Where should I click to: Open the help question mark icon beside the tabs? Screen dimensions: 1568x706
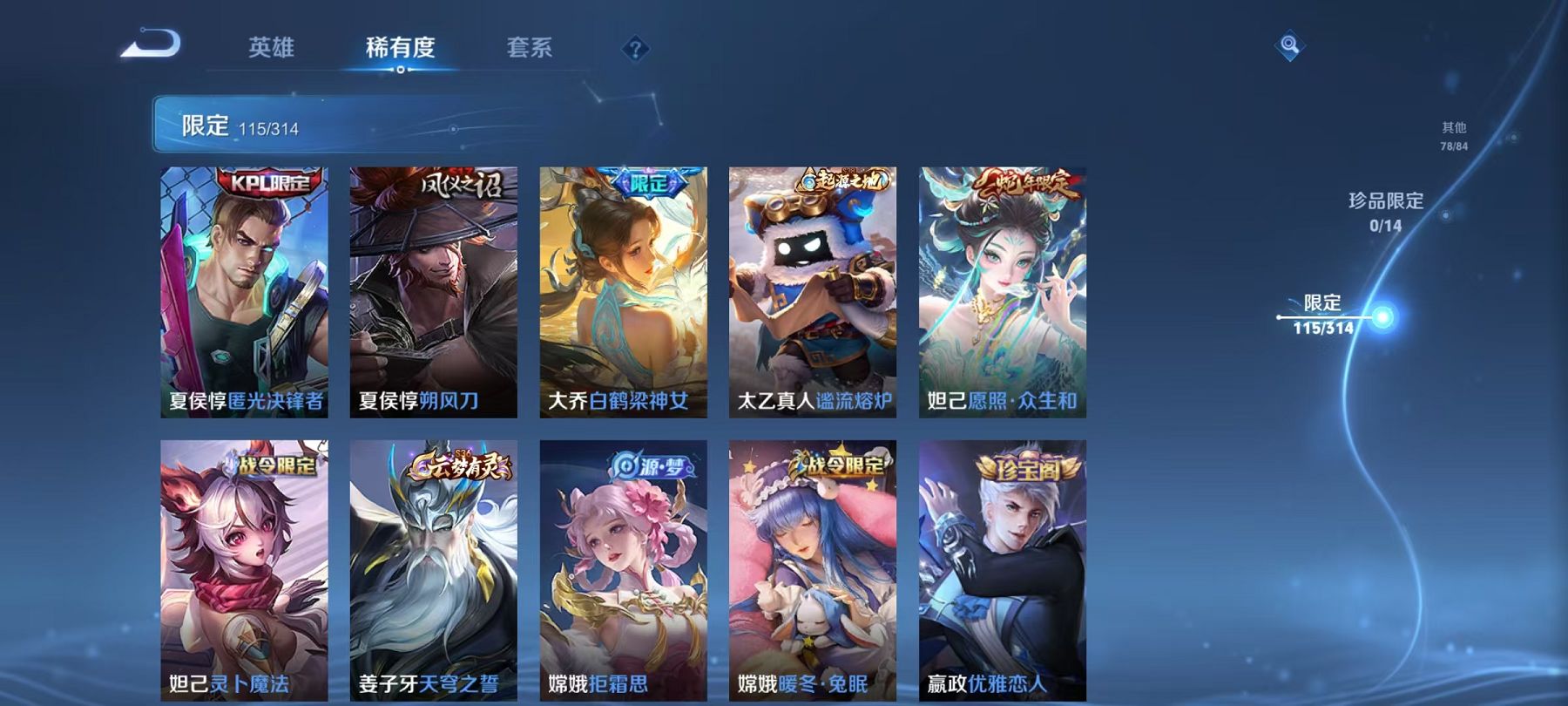point(635,48)
